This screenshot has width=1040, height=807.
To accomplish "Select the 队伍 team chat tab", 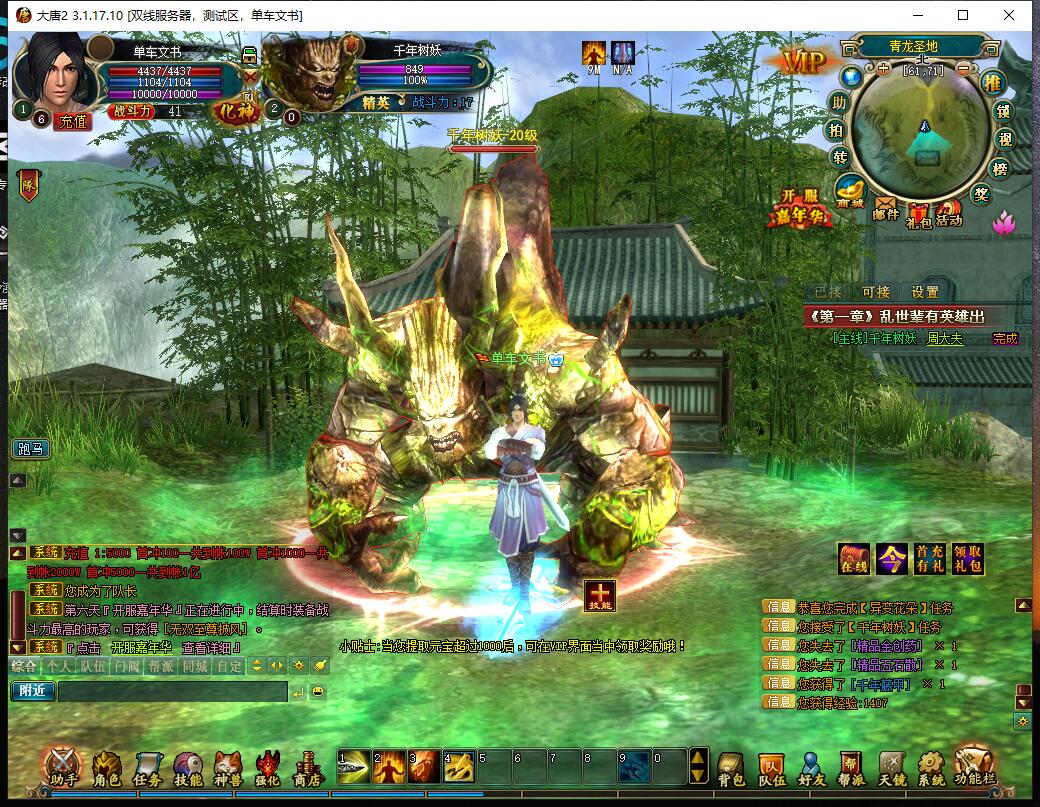I will (x=92, y=665).
